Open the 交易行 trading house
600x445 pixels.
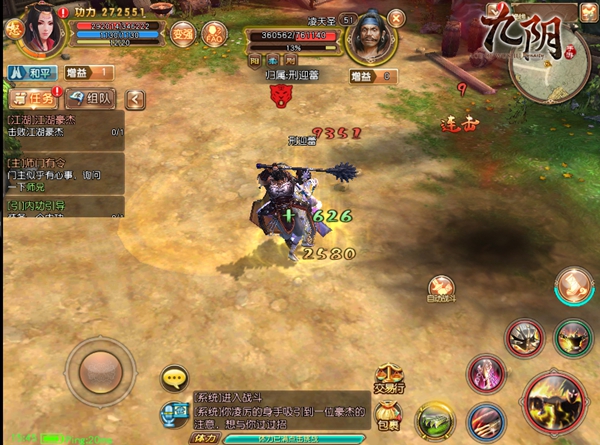pos(389,378)
